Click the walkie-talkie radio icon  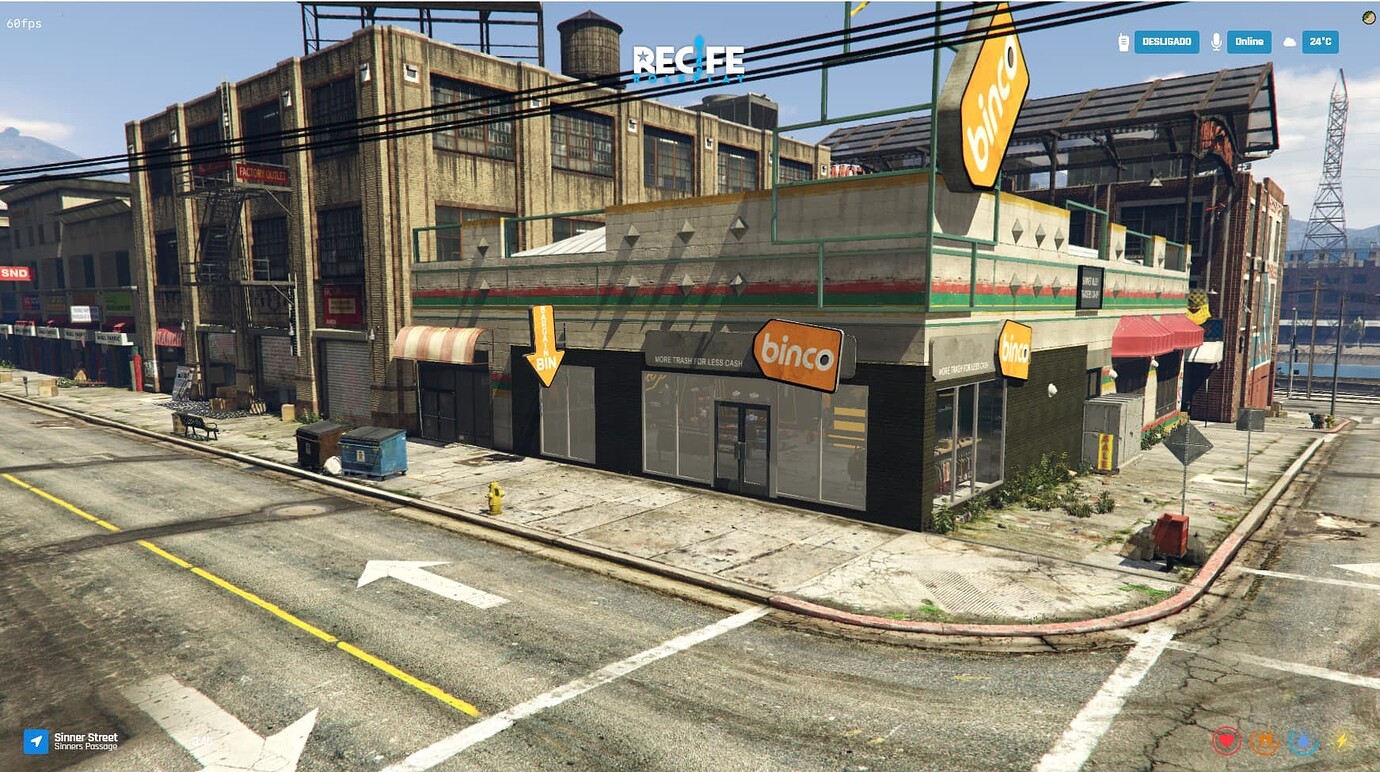coord(1123,41)
